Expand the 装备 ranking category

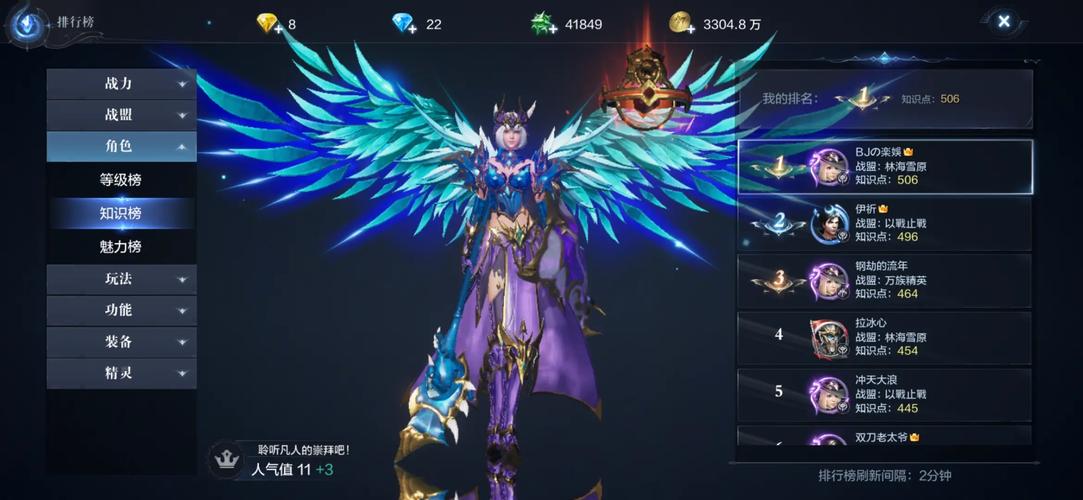pyautogui.click(x=121, y=342)
